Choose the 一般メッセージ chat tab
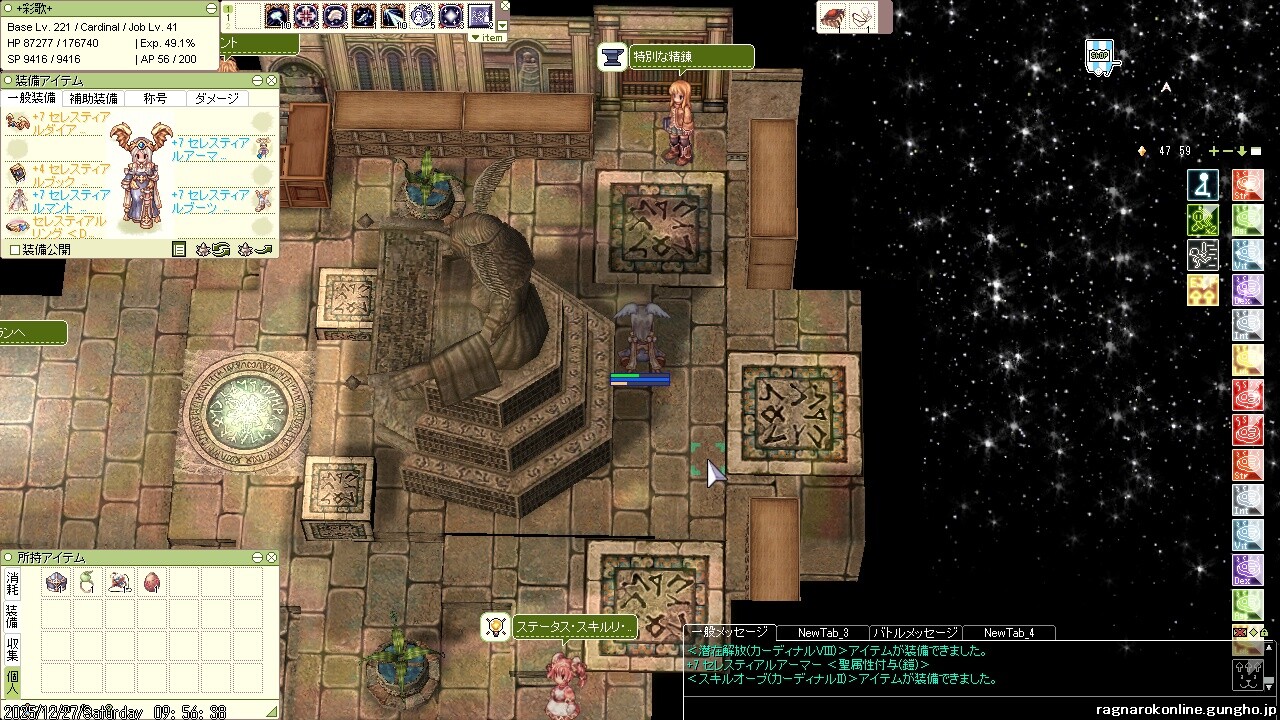Image resolution: width=1280 pixels, height=720 pixels. (x=730, y=632)
